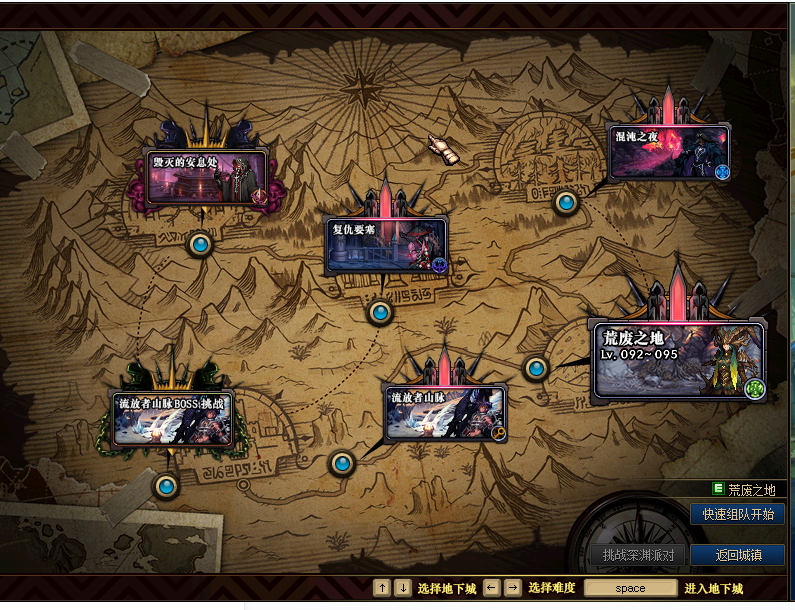The image size is (795, 610).
Task: Click the 挑战深渊派对 abyss party button
Action: coord(638,555)
